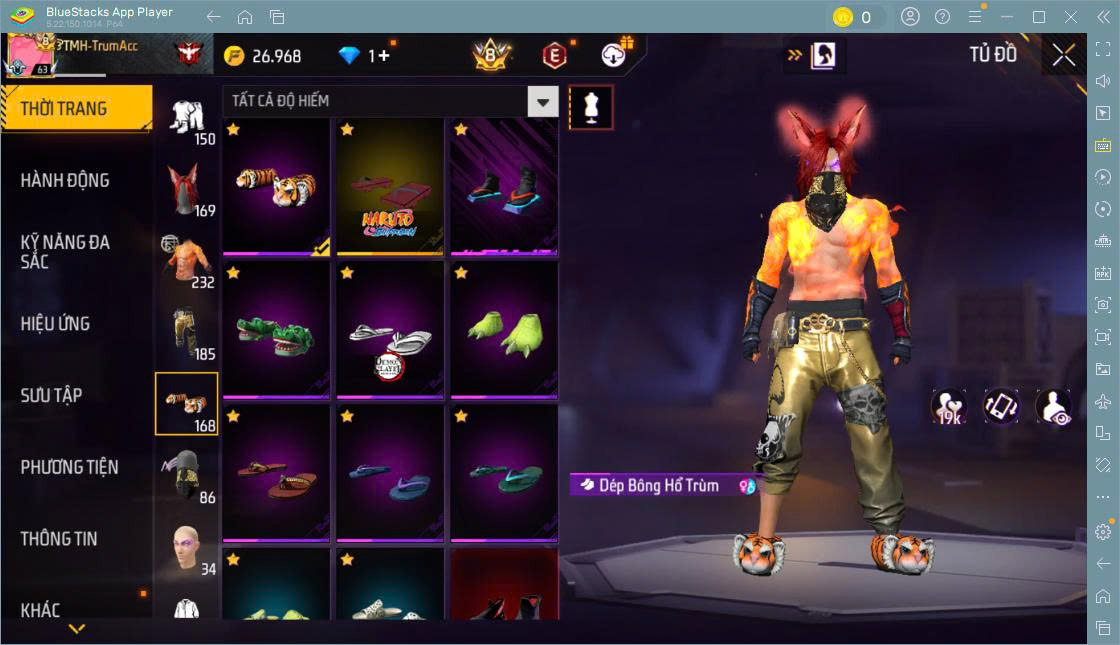
Task: Open the character visibility eye icon
Action: (1053, 407)
